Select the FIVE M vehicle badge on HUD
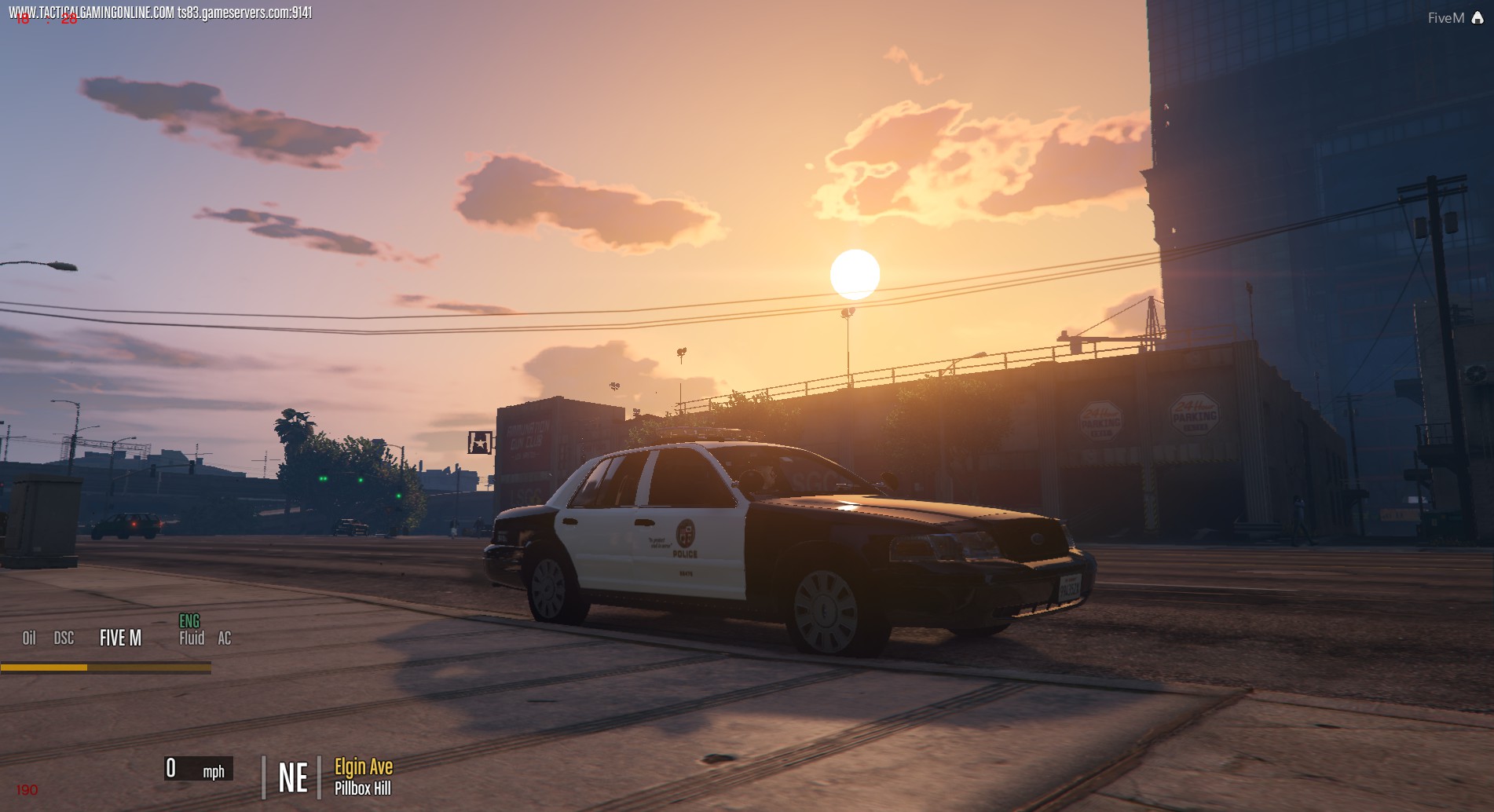This screenshot has height=812, width=1494. pyautogui.click(x=119, y=638)
